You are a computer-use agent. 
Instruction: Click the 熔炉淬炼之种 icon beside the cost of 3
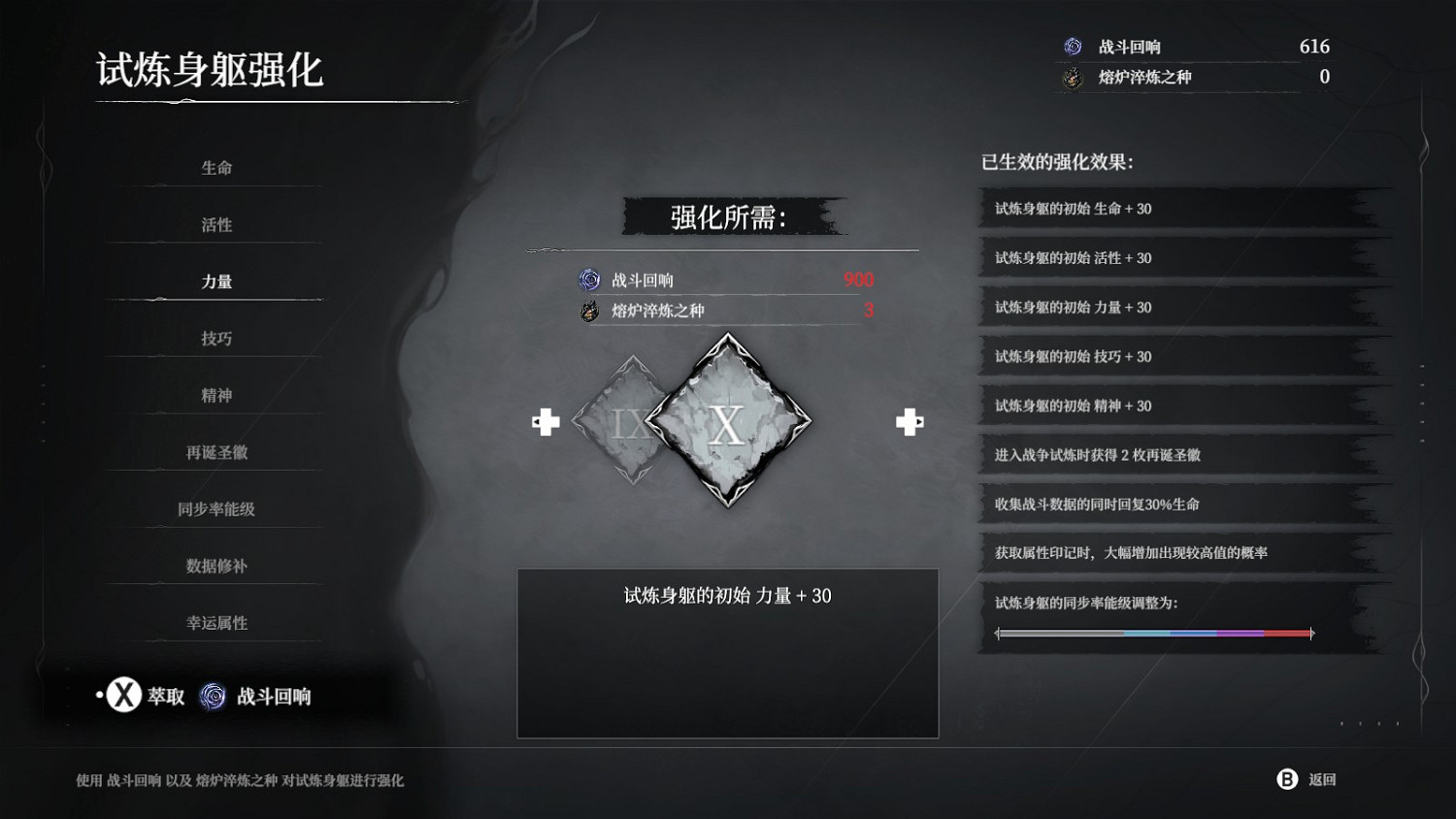click(589, 311)
